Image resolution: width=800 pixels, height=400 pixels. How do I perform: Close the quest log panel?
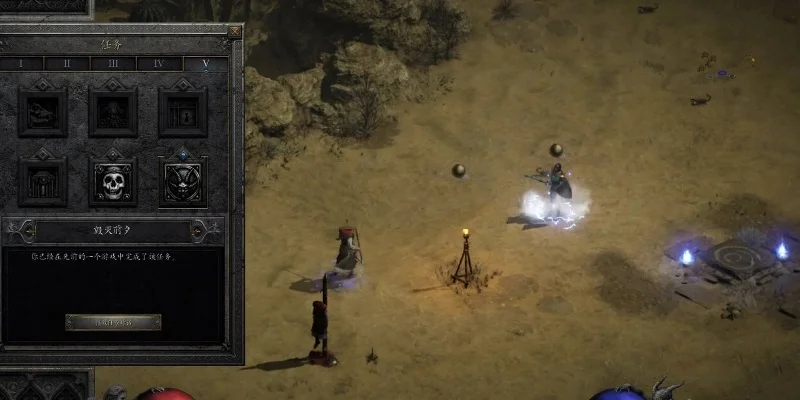point(234,32)
